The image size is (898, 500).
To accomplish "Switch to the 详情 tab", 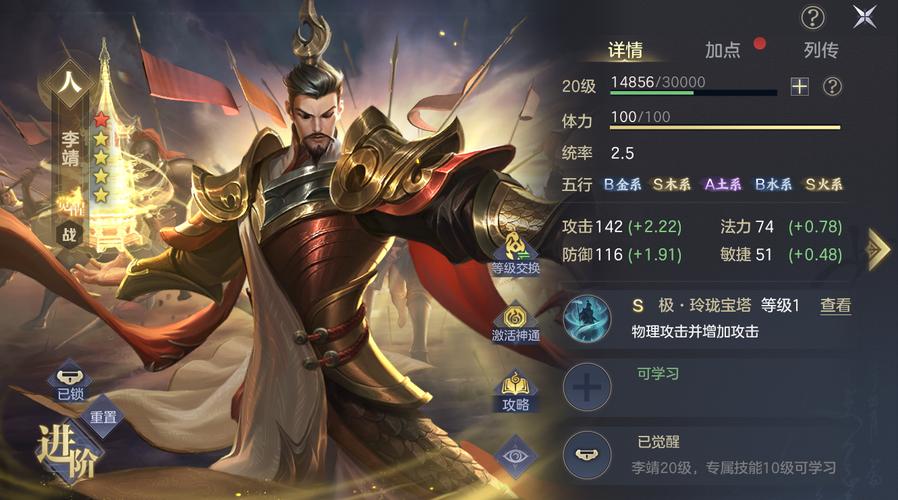I will (625, 51).
